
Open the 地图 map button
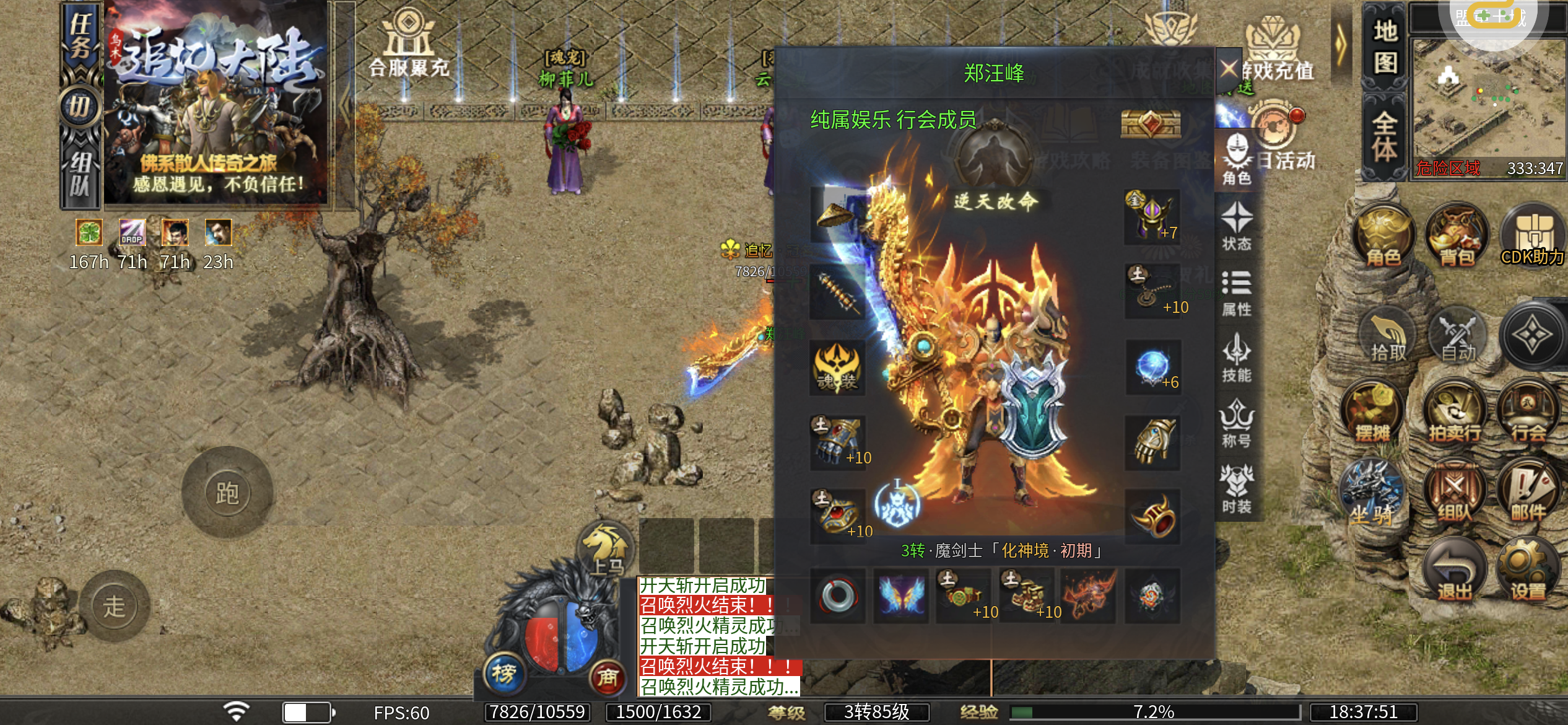(x=1385, y=47)
